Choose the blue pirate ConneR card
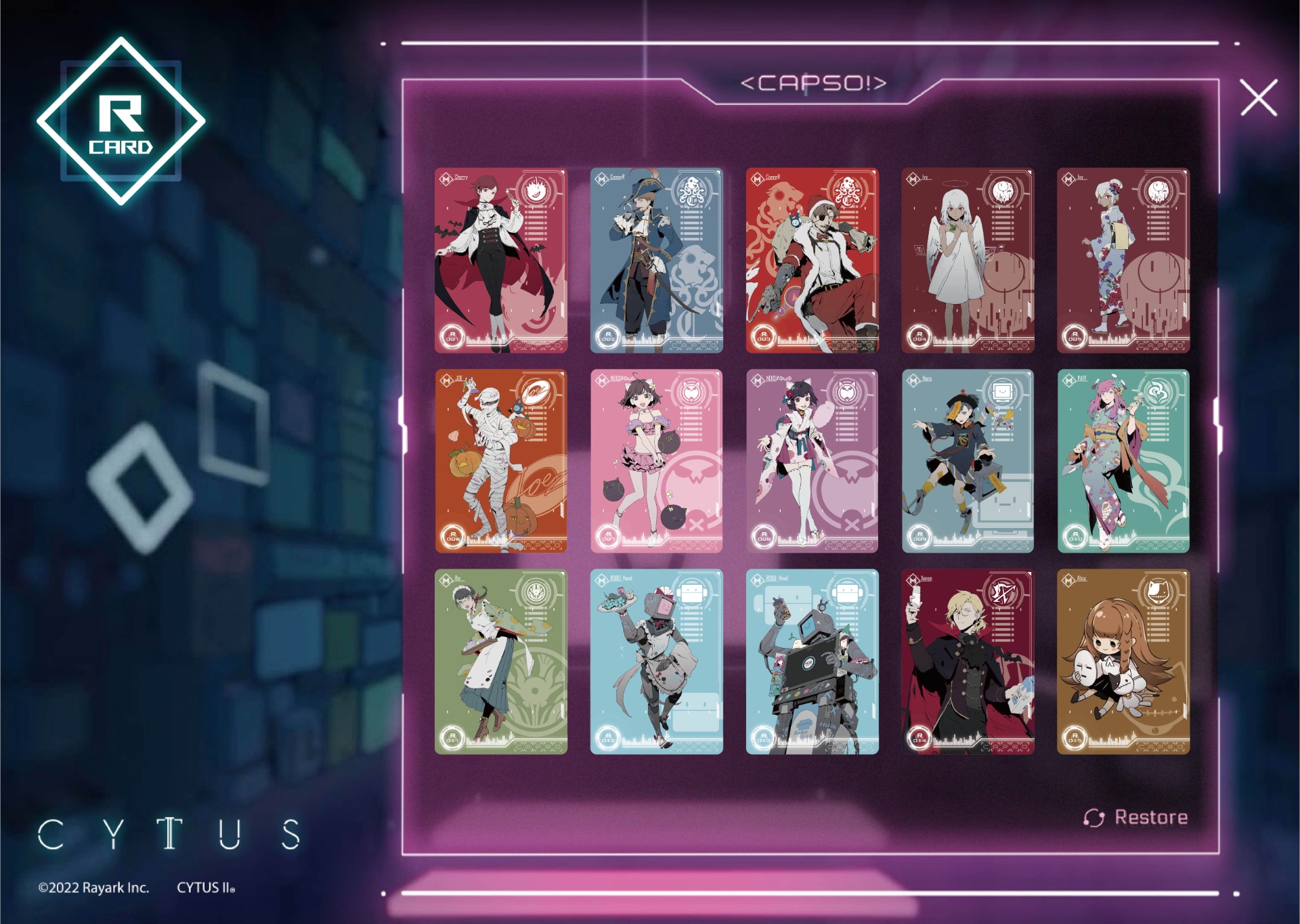 click(656, 261)
